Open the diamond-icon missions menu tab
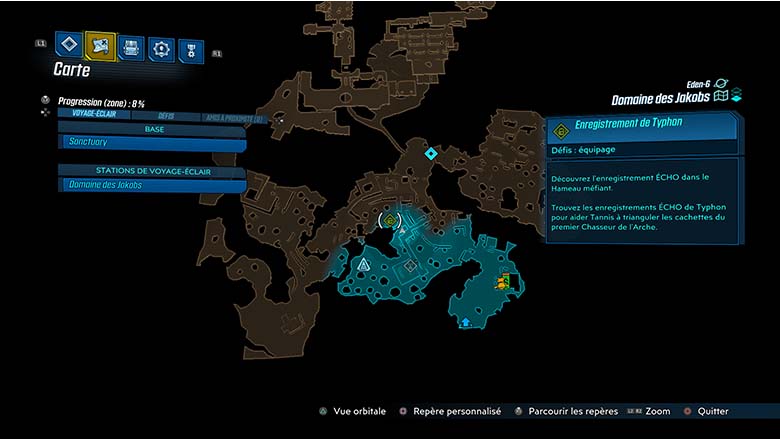Screen dimensions: 780x439 [68, 45]
